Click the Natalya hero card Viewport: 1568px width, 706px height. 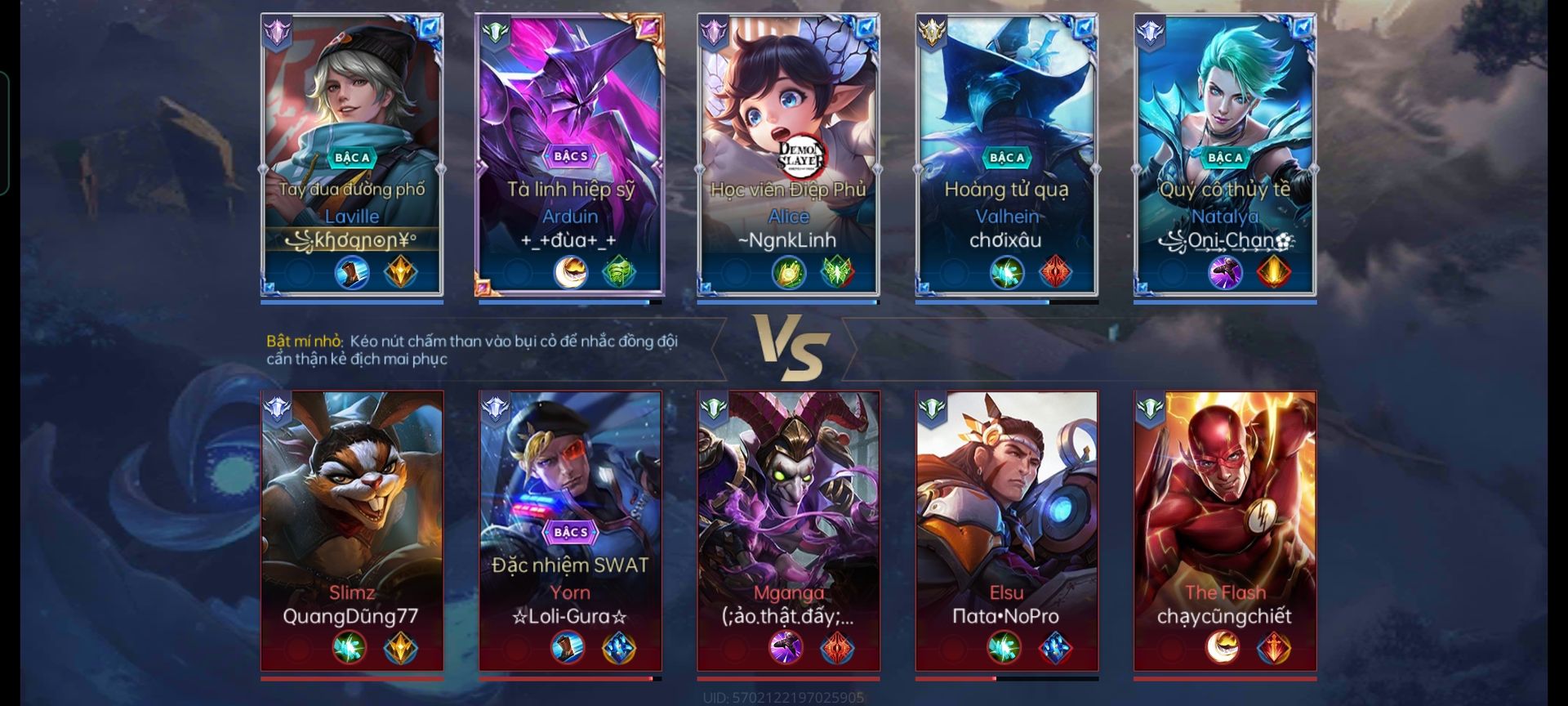1225,154
